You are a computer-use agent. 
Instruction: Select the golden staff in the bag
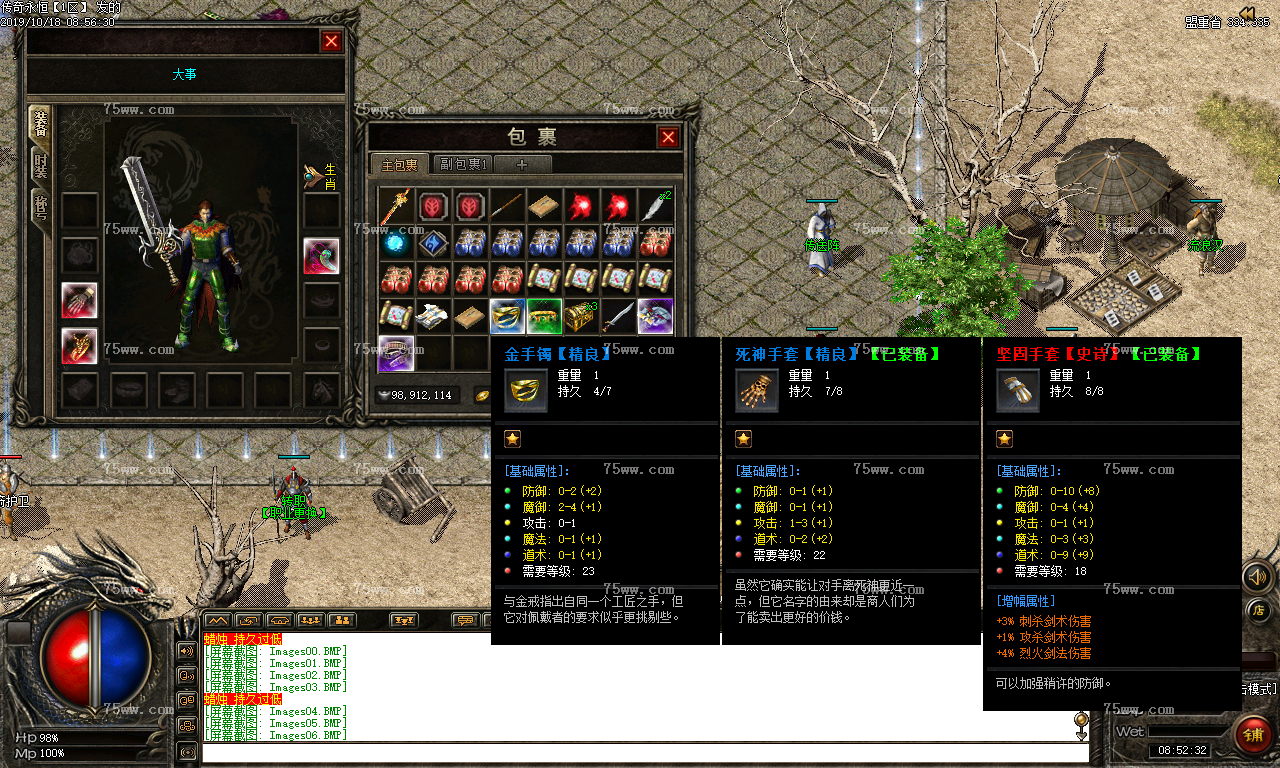[x=396, y=207]
